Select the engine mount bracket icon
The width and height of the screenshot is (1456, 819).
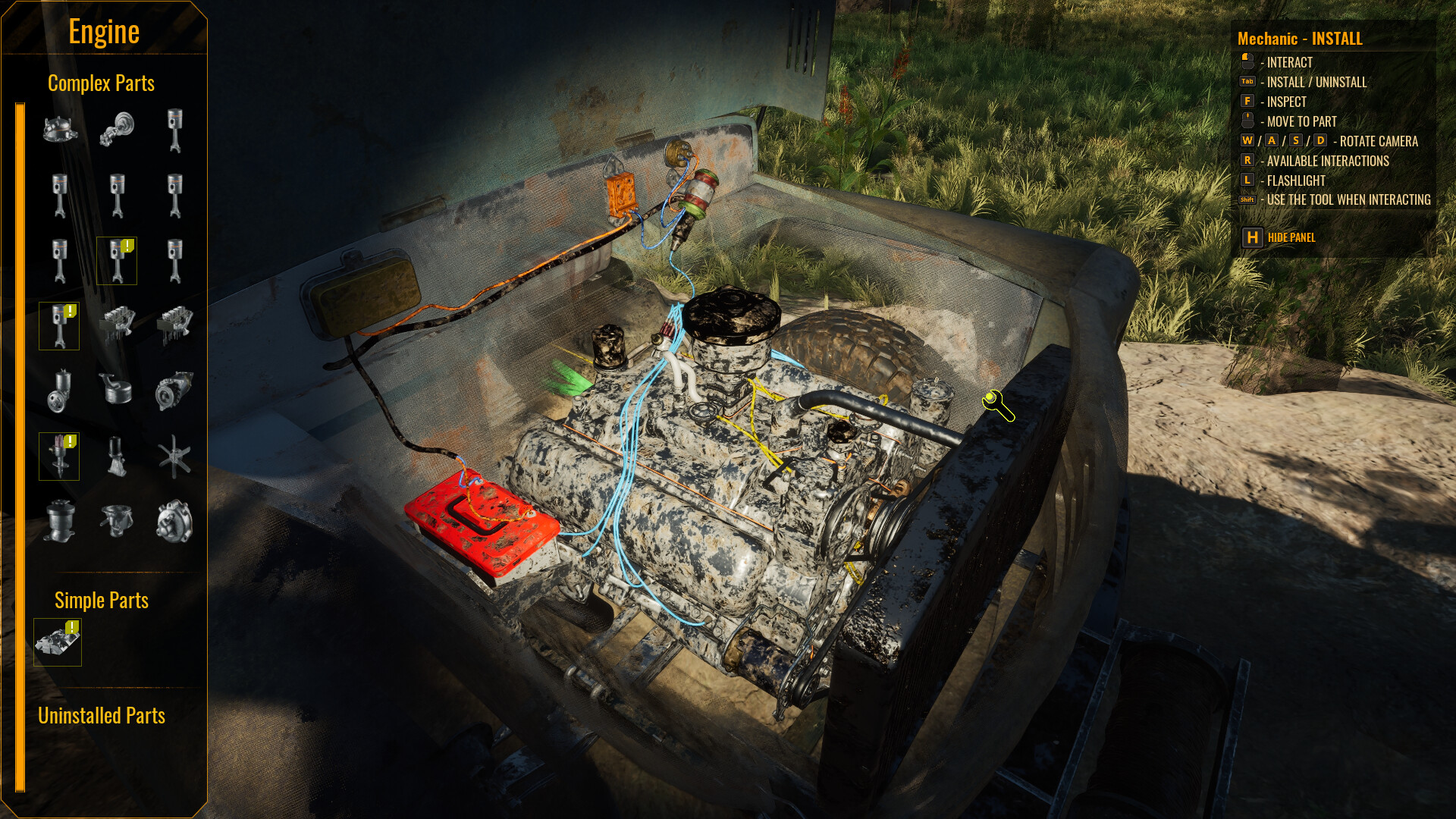point(118,457)
